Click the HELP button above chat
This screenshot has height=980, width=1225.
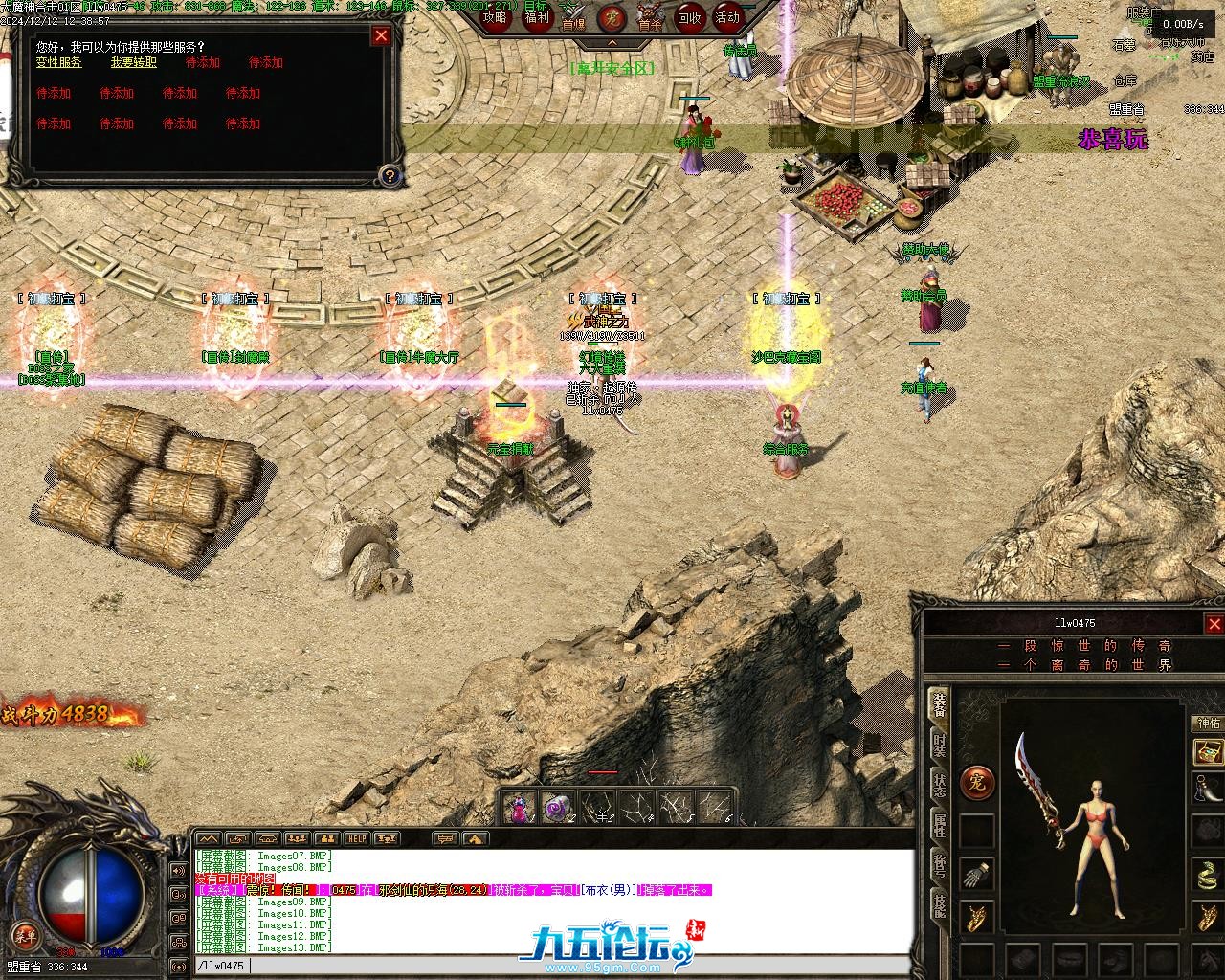click(x=356, y=839)
